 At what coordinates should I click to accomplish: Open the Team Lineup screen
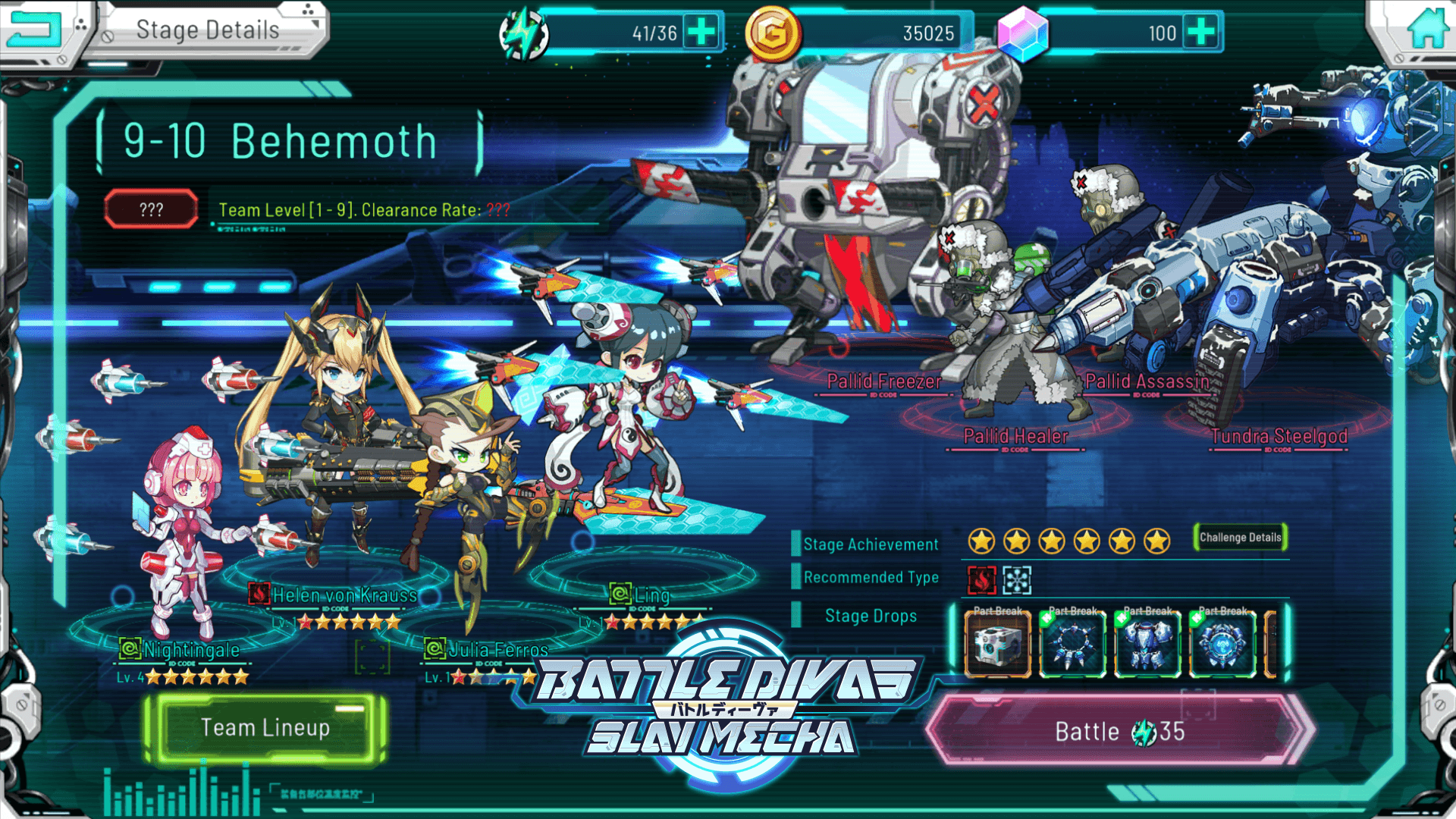pyautogui.click(x=265, y=728)
